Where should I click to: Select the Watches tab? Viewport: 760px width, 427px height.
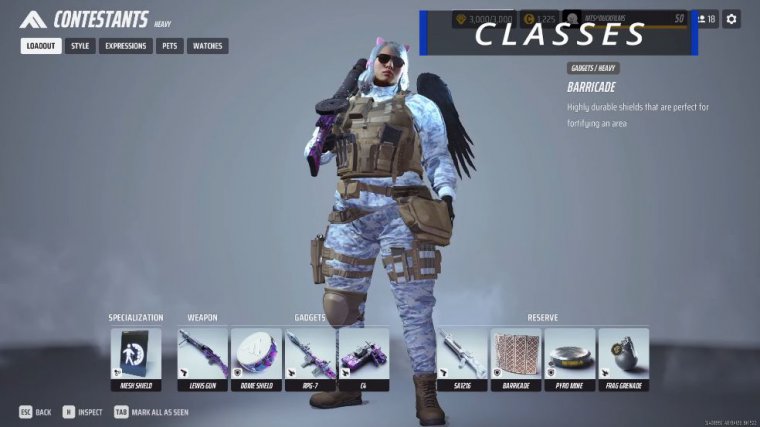click(x=207, y=46)
